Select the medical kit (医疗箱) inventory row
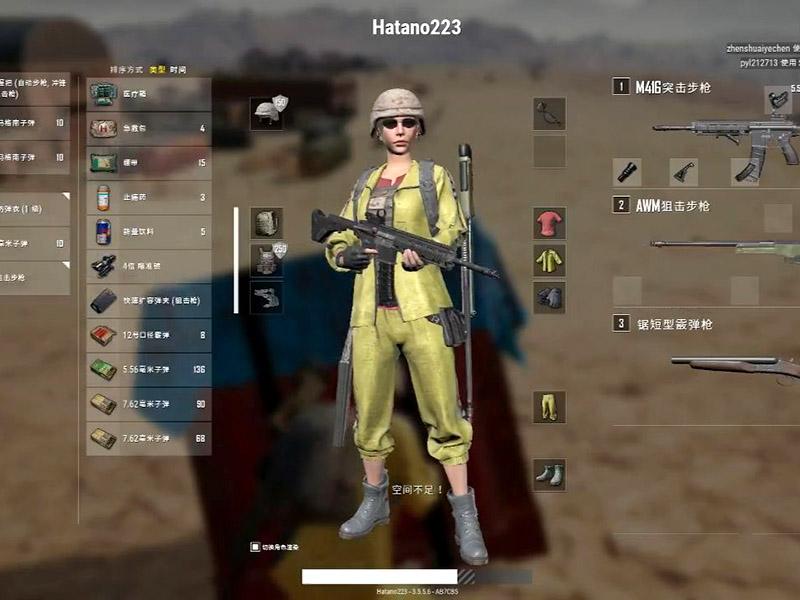The width and height of the screenshot is (800, 600). [x=148, y=94]
